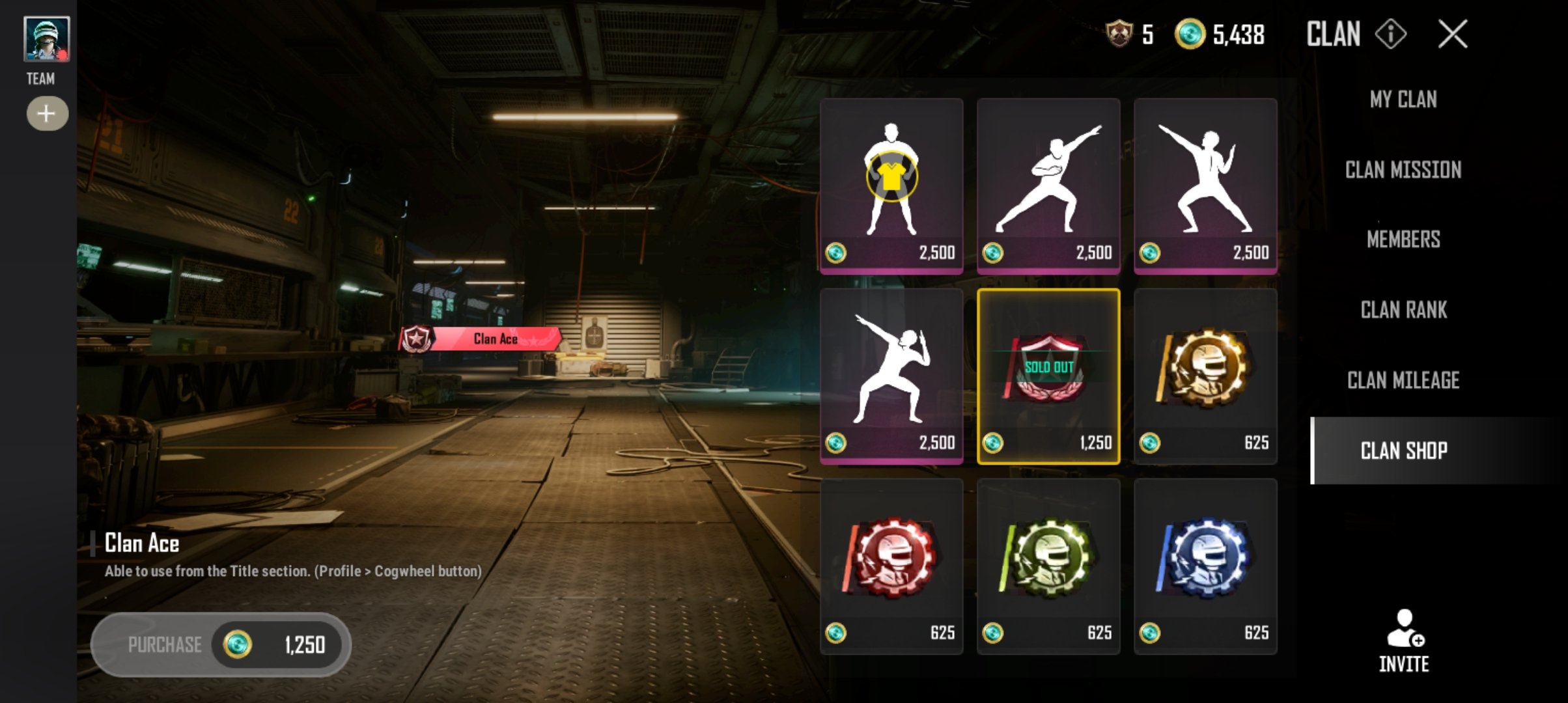Screen dimensions: 1568x703
Task: Go to the Clan Rank tab
Action: pos(1403,310)
